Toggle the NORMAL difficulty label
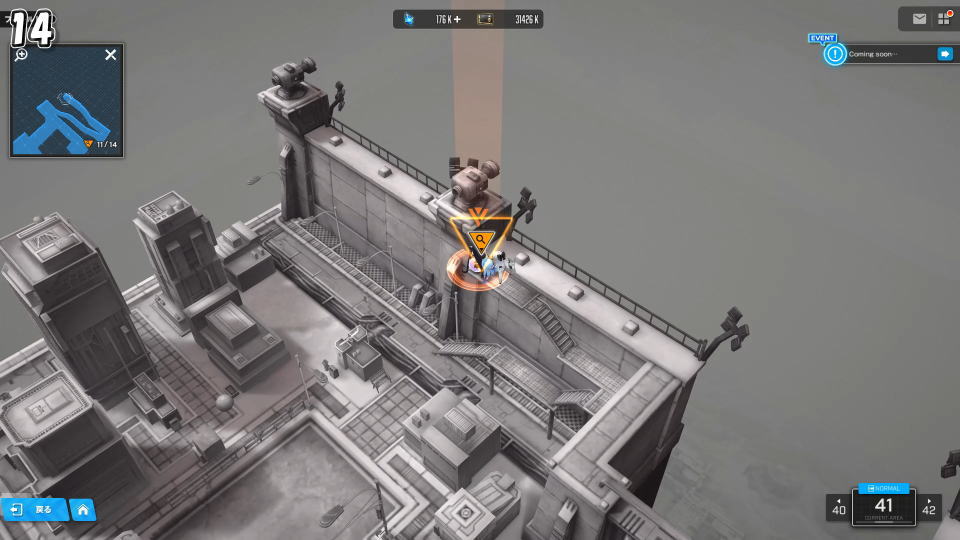 pos(884,489)
